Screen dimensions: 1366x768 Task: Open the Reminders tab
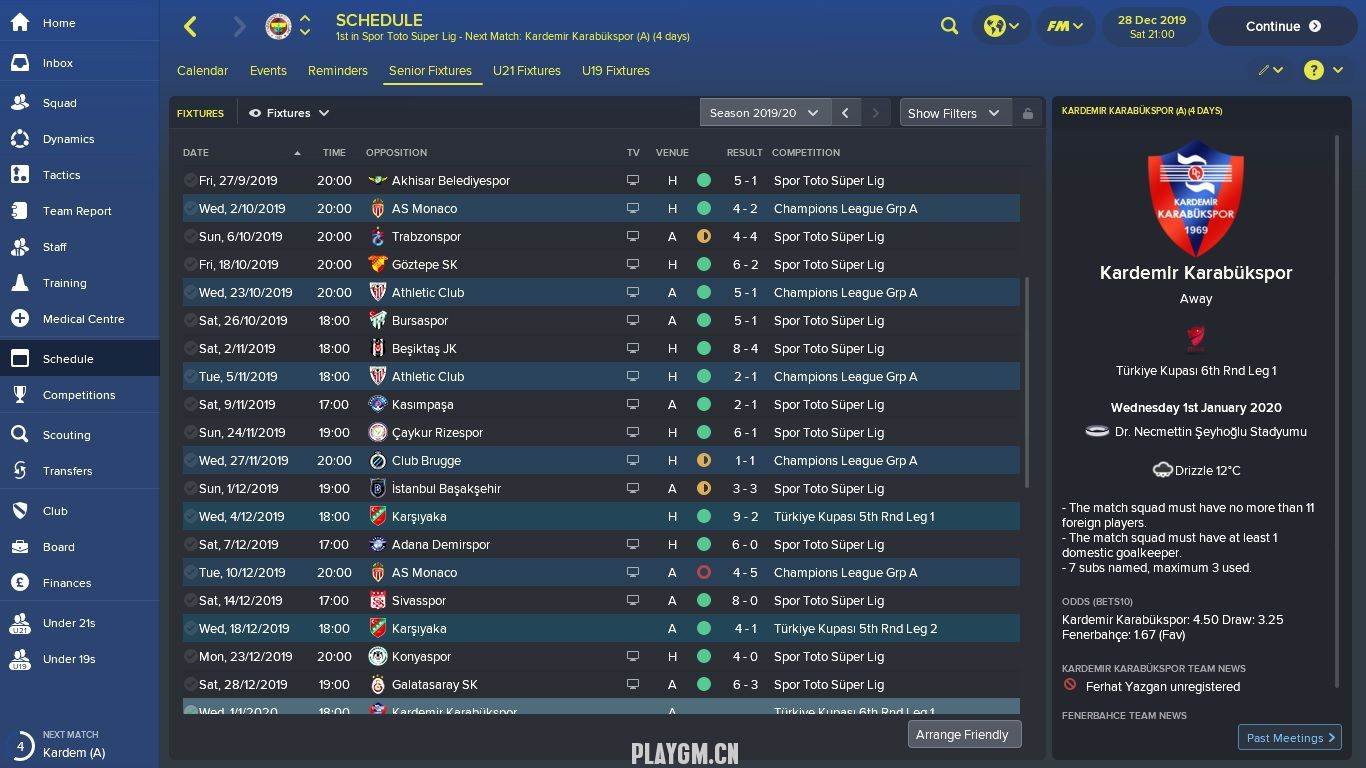tap(337, 71)
